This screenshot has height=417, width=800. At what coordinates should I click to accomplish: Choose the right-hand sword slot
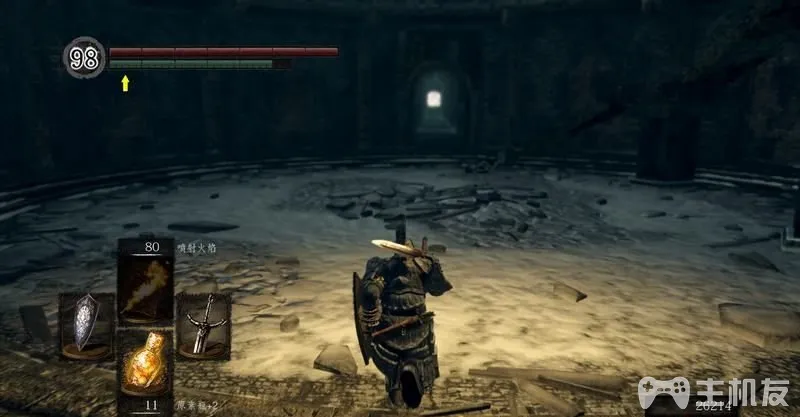point(204,324)
